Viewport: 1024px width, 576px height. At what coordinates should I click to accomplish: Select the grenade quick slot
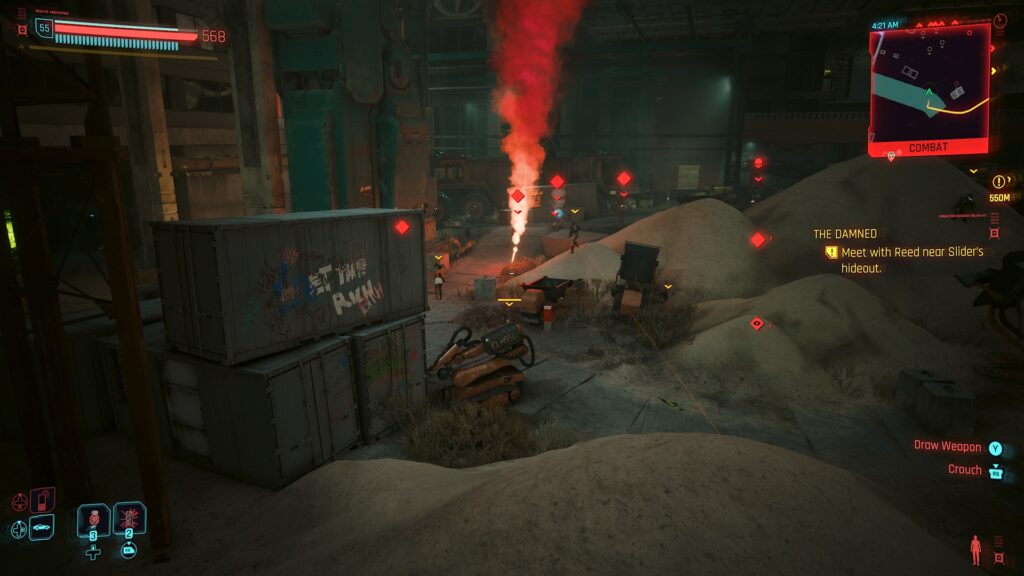tap(130, 518)
